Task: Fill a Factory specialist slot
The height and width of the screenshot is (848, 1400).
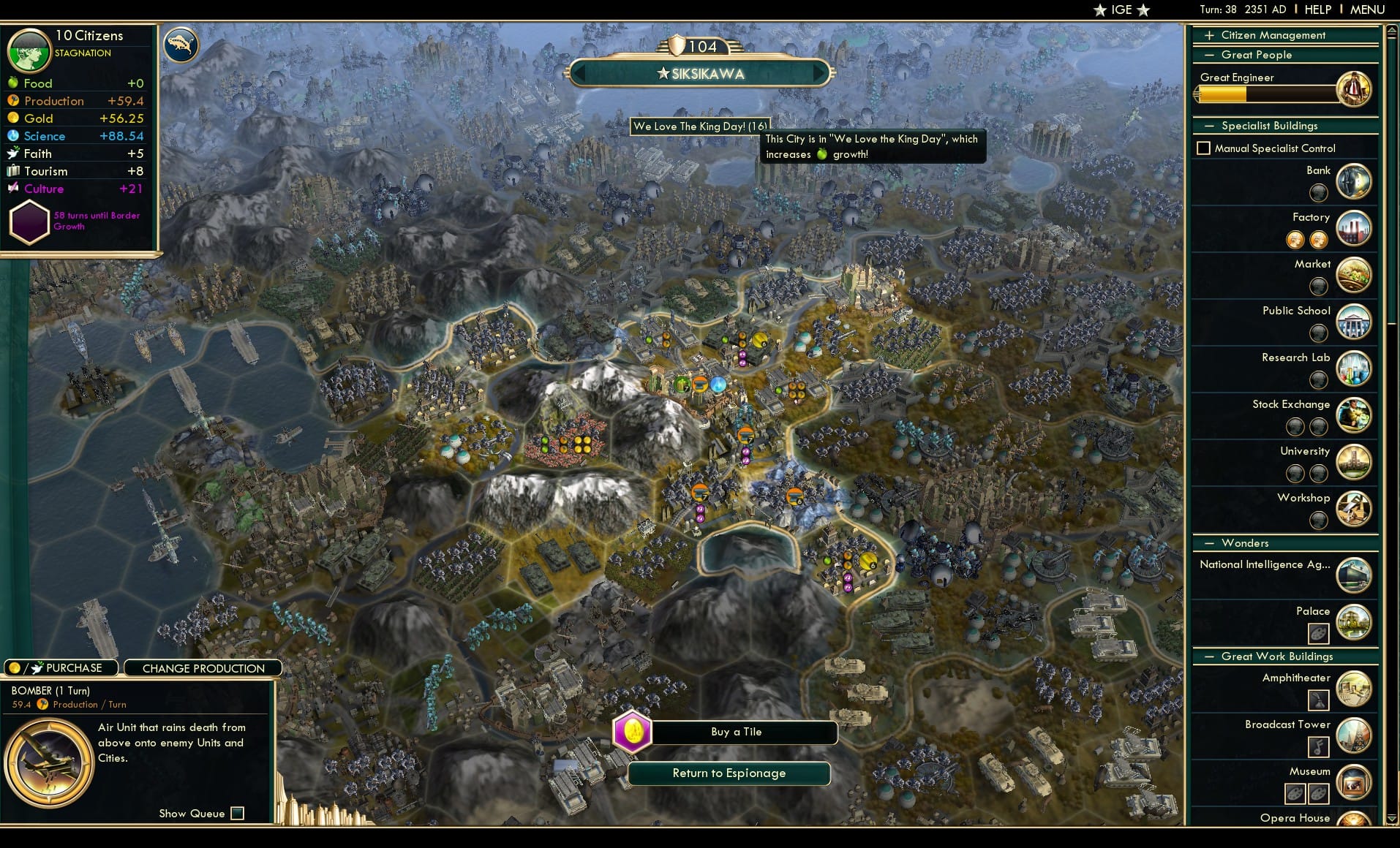Action: point(1295,239)
